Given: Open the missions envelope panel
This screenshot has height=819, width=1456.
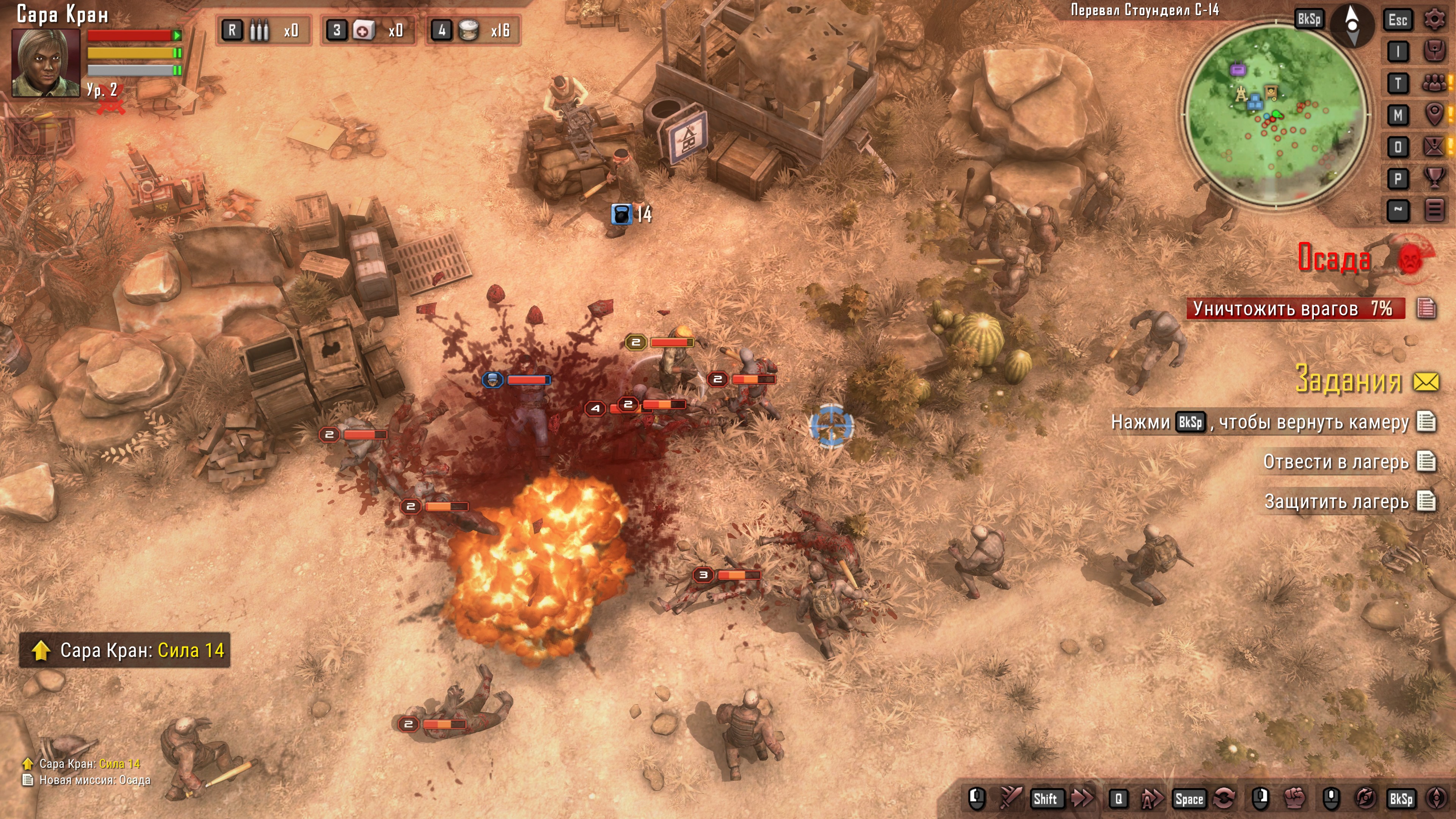Looking at the screenshot, I should (1434, 147).
